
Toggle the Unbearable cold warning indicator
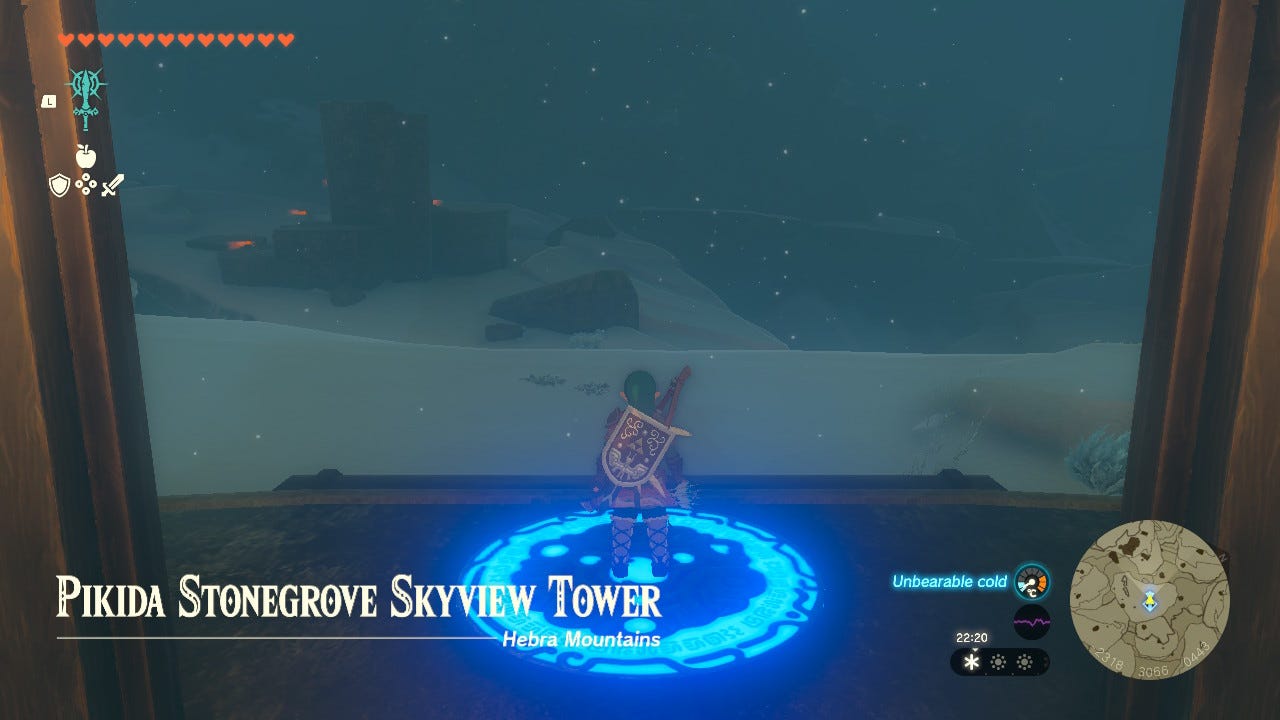click(x=950, y=580)
